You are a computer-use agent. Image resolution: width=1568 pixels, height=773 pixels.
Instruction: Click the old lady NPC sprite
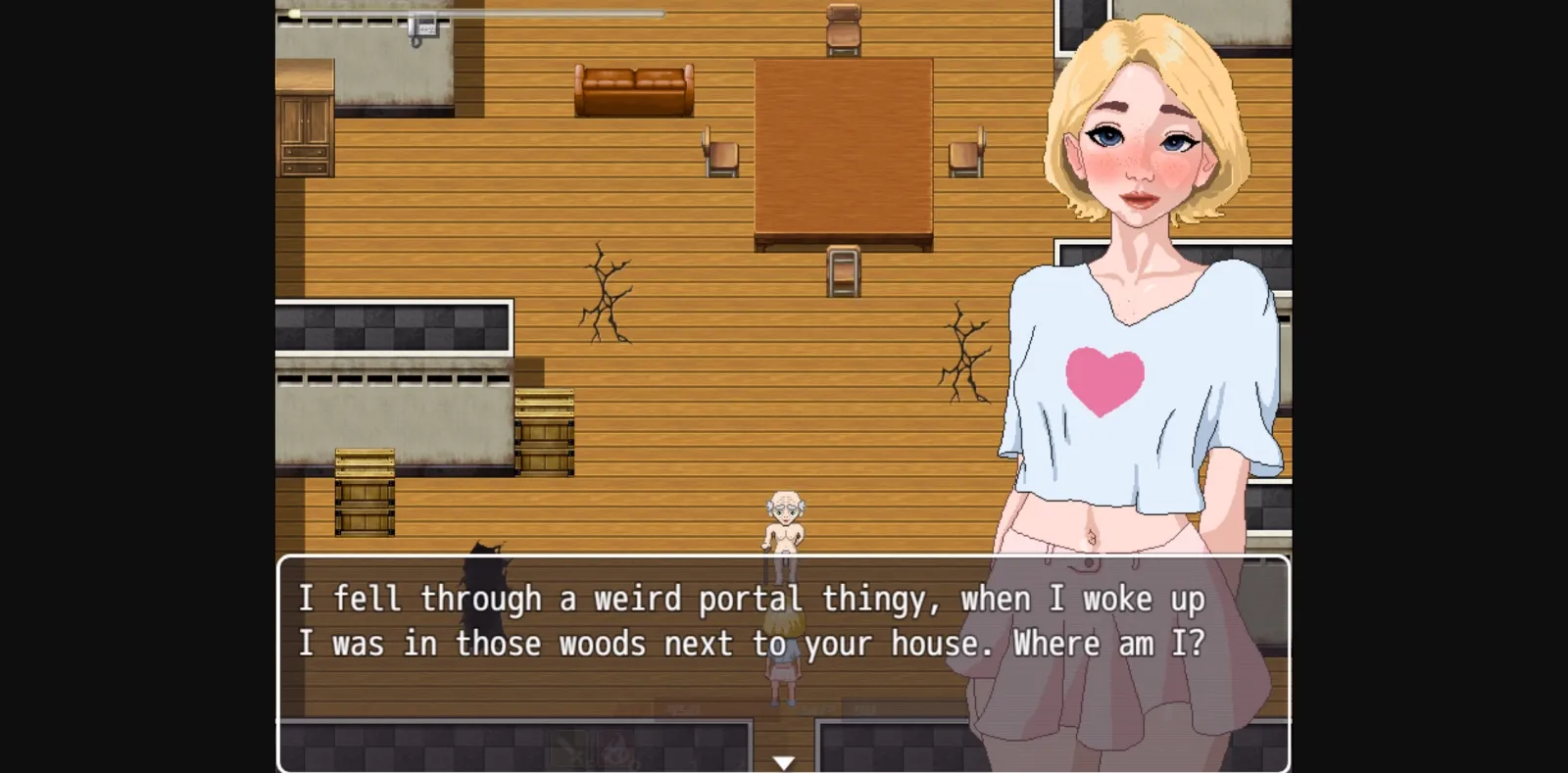coord(784,519)
